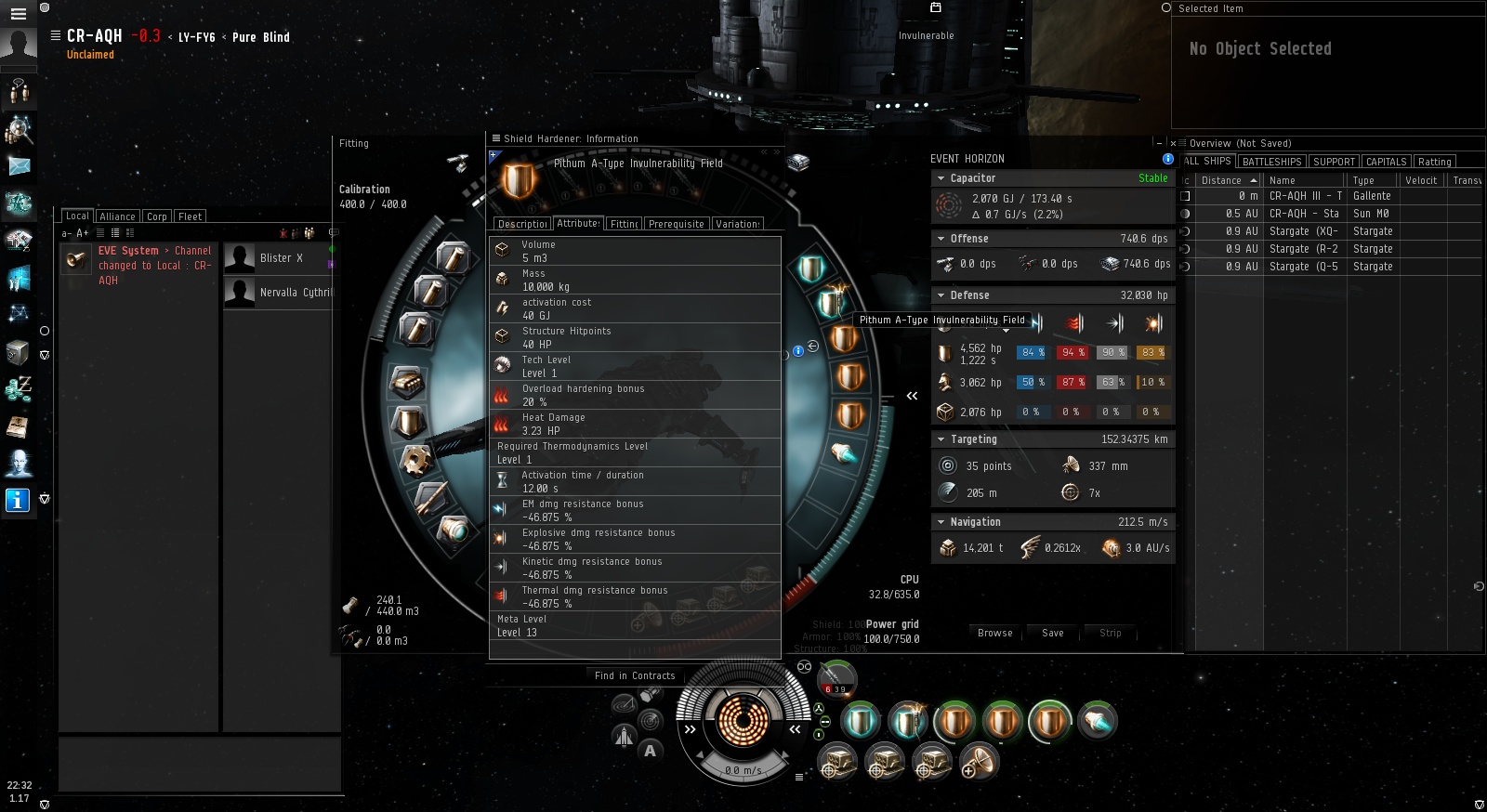Find this module in Contracts

click(x=635, y=675)
